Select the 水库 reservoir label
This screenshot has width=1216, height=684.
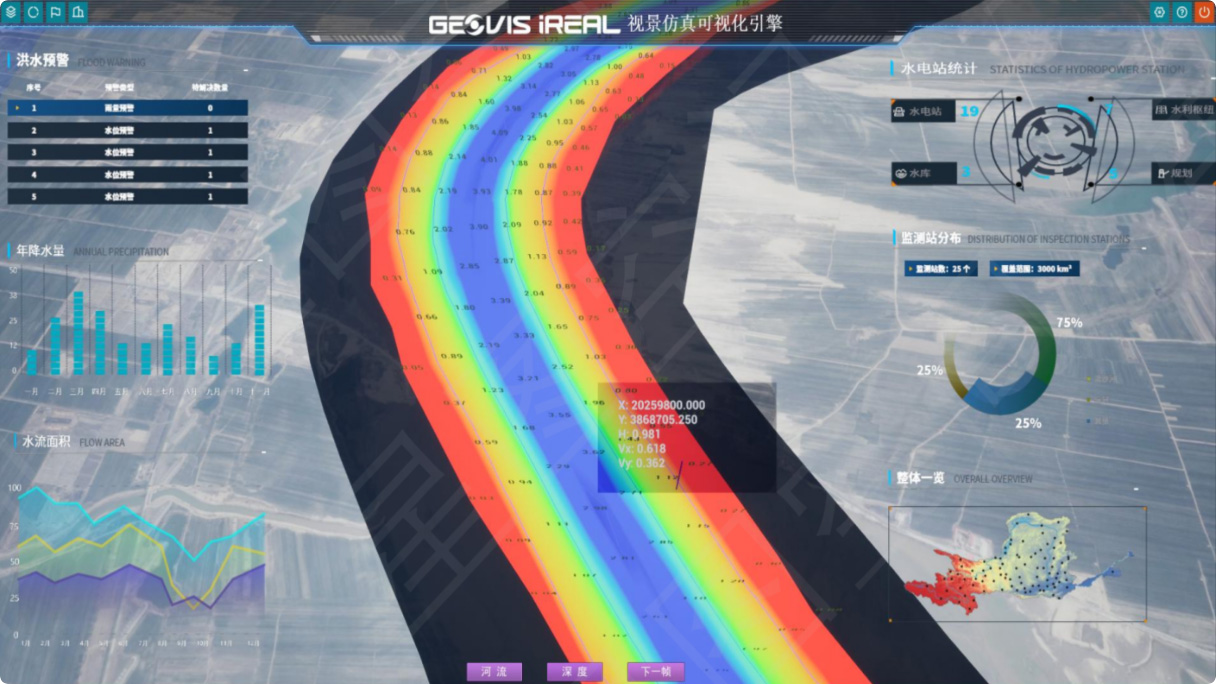click(x=923, y=173)
